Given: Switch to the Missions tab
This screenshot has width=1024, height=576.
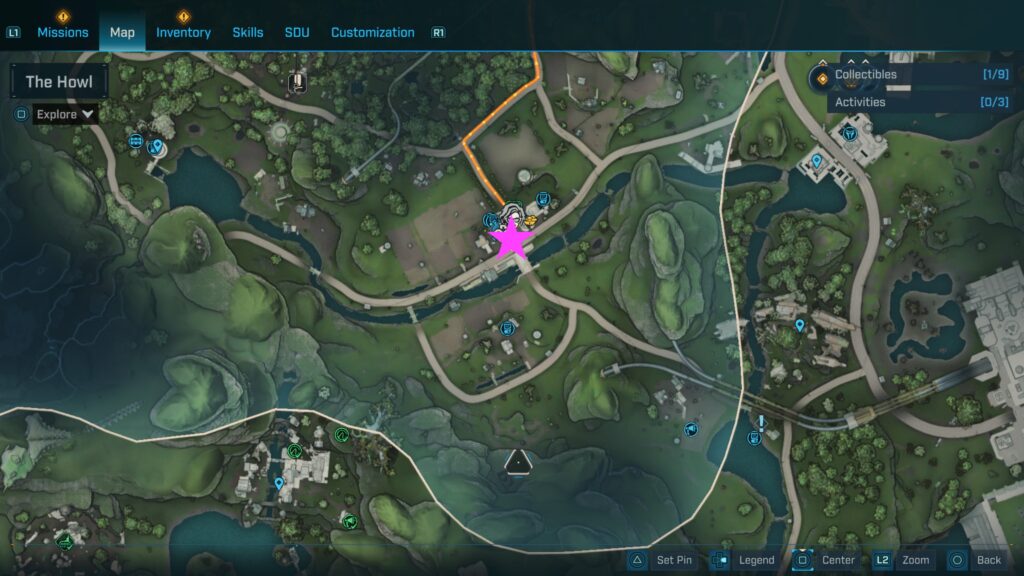Looking at the screenshot, I should [64, 32].
